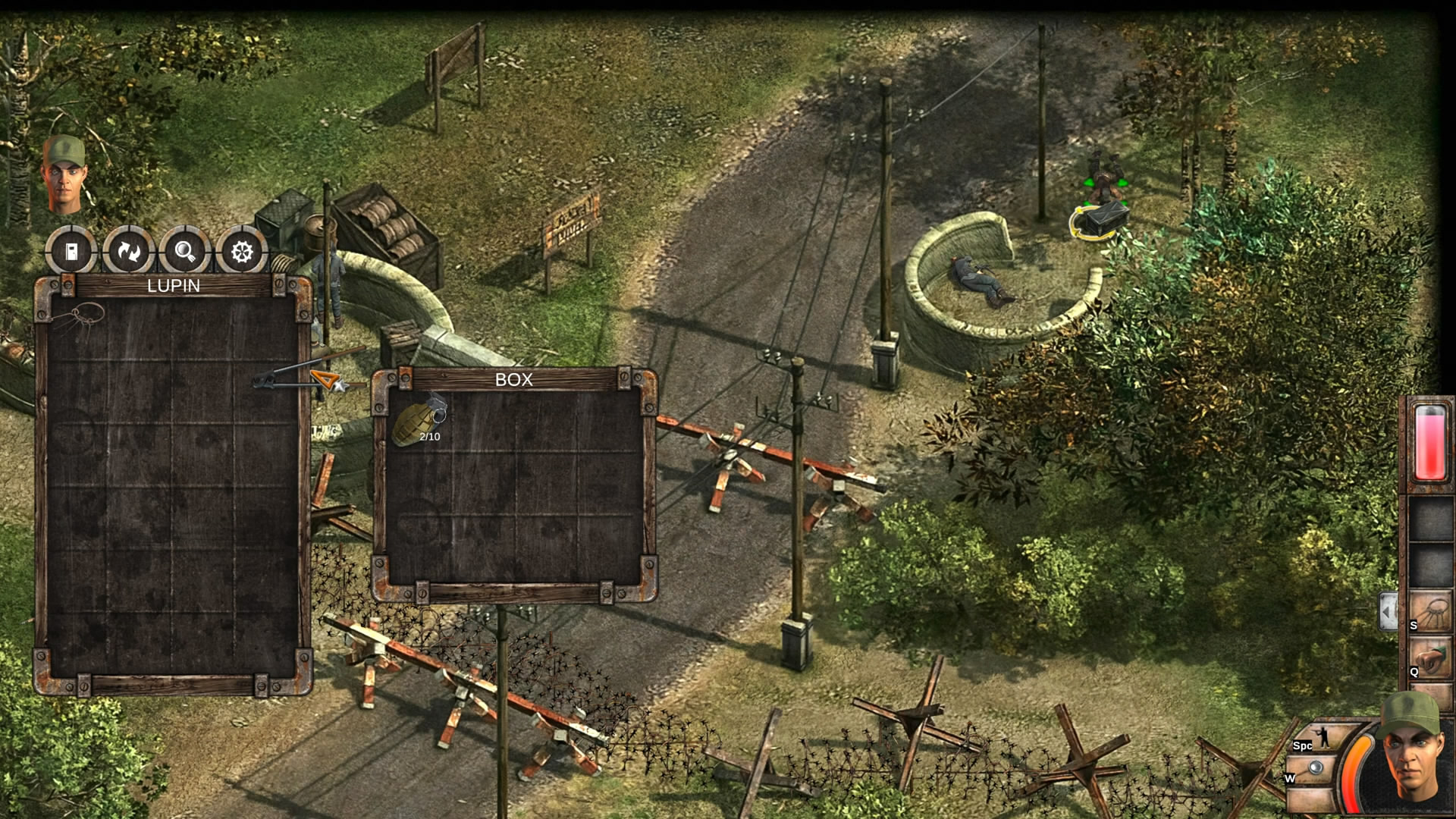
Task: Activate the fist punch action
Action: pos(1430,658)
